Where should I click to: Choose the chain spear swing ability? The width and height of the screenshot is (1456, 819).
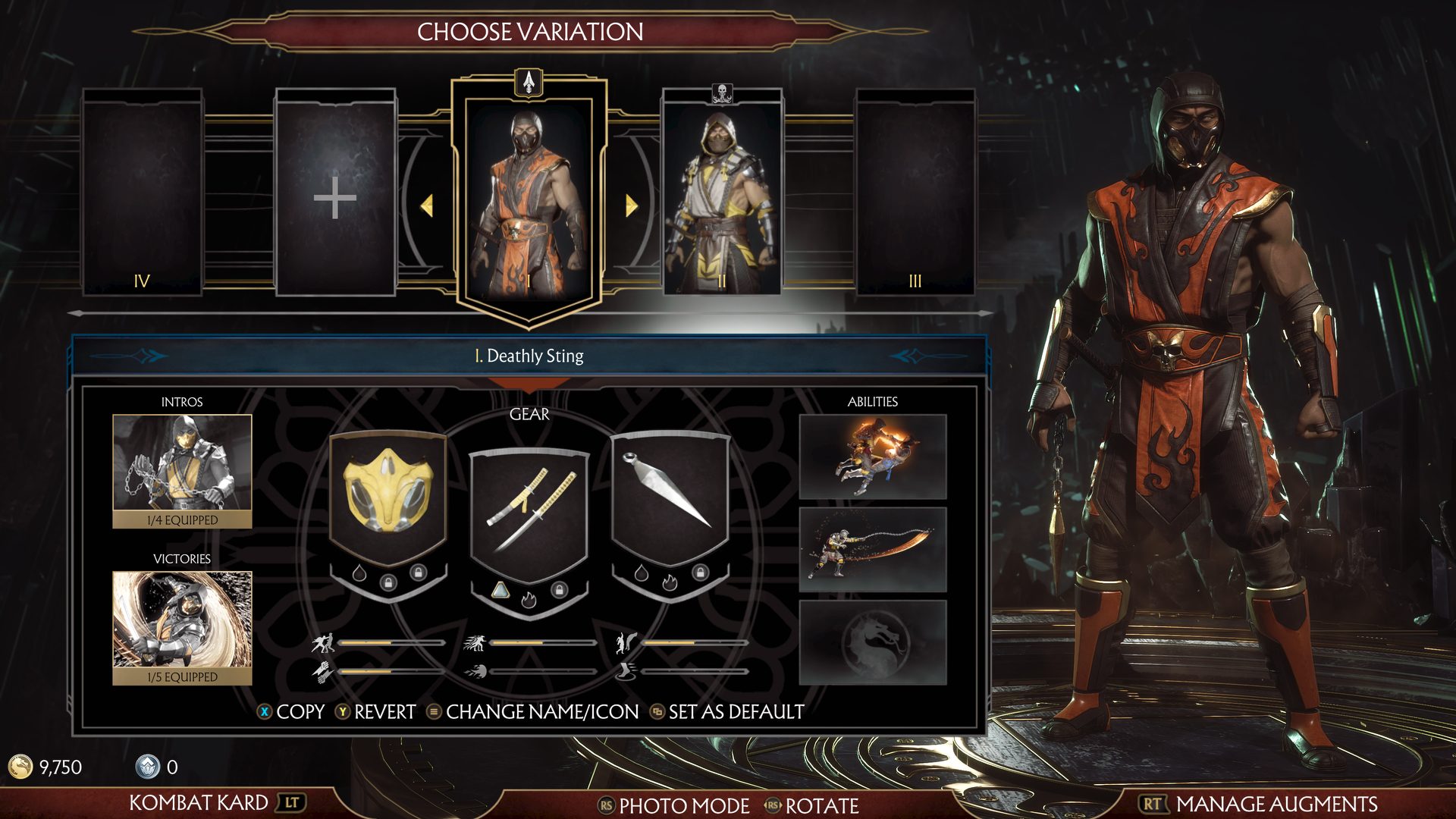pos(873,550)
